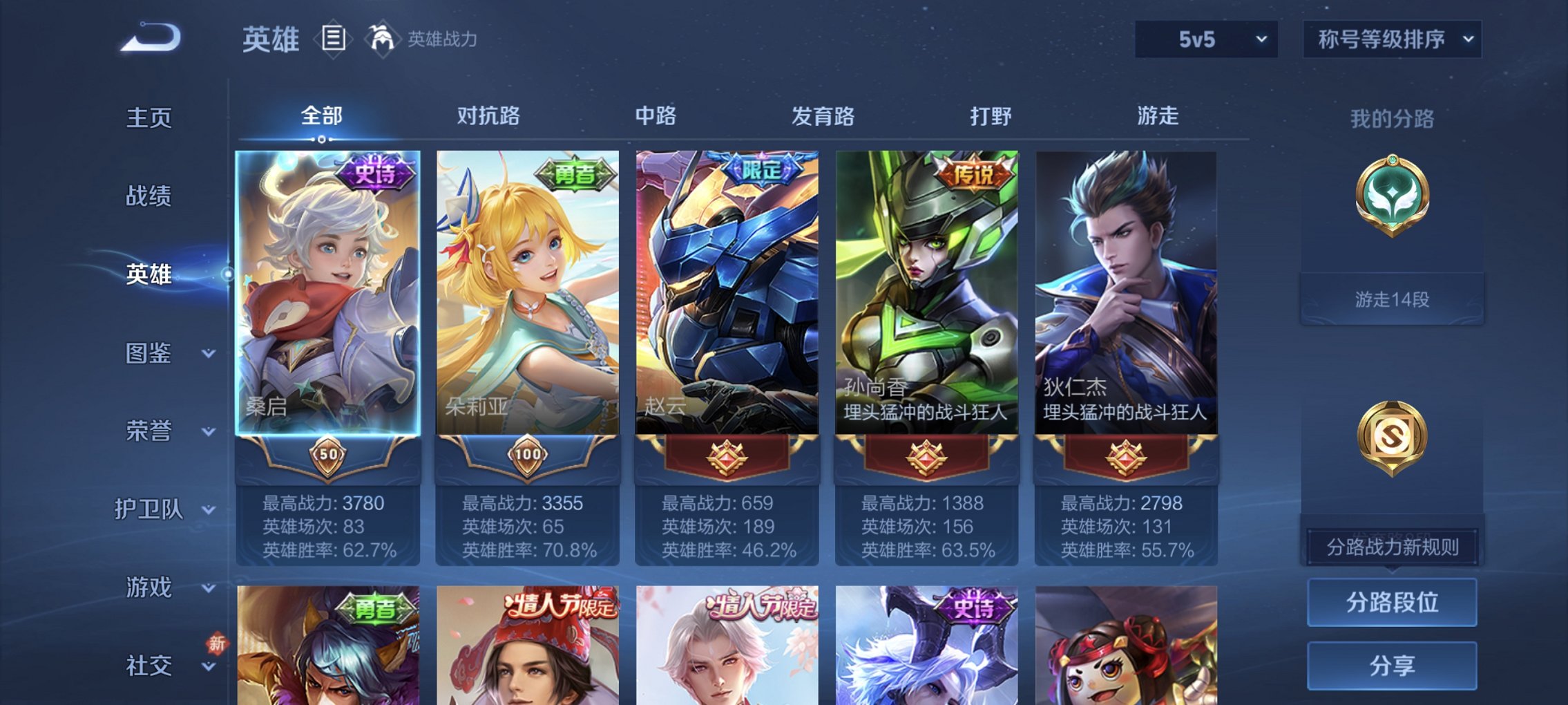Click the 分路段位 button
The height and width of the screenshot is (705, 1568).
pos(1391,601)
